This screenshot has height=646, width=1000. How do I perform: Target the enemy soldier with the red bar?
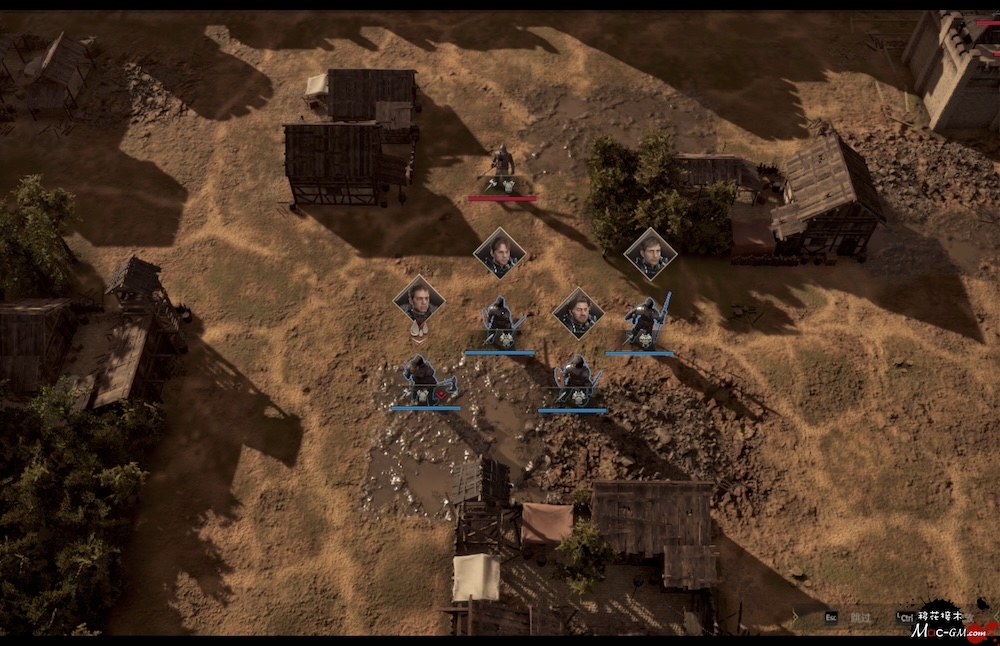click(502, 170)
